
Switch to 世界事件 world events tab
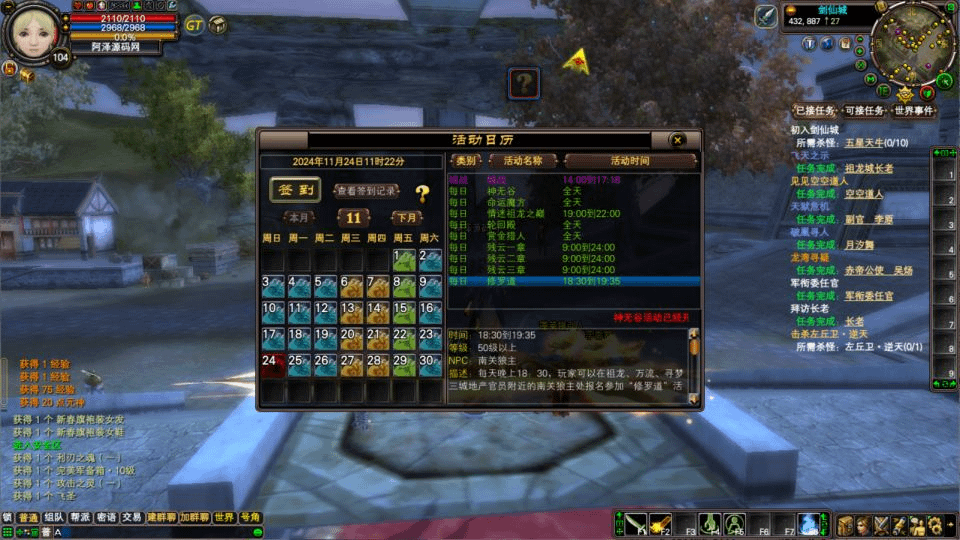(914, 111)
